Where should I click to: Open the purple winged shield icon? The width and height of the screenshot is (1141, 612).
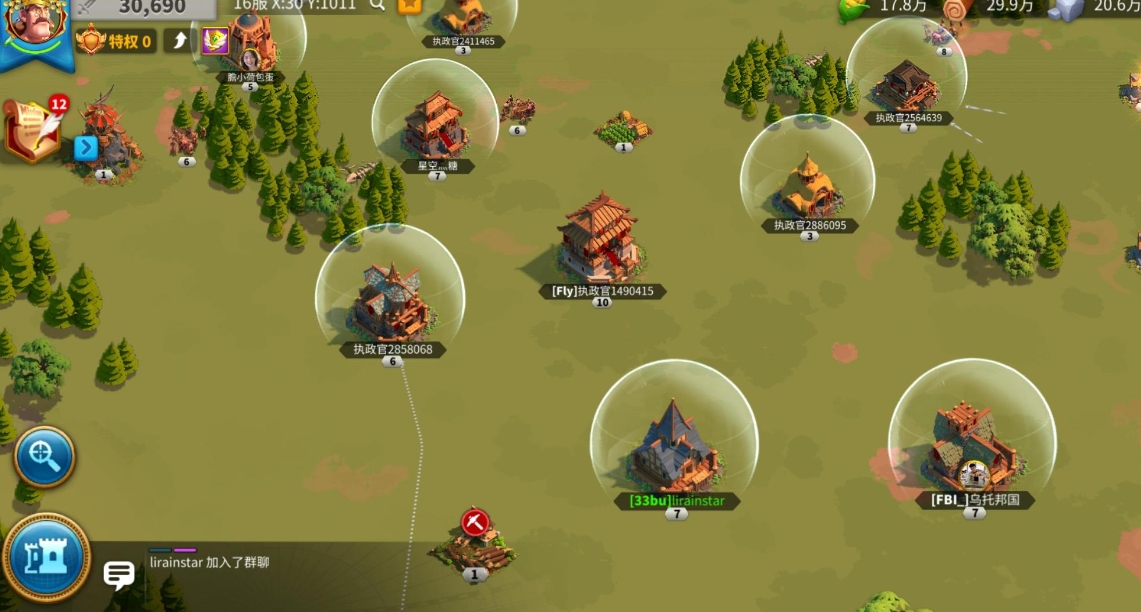click(215, 41)
